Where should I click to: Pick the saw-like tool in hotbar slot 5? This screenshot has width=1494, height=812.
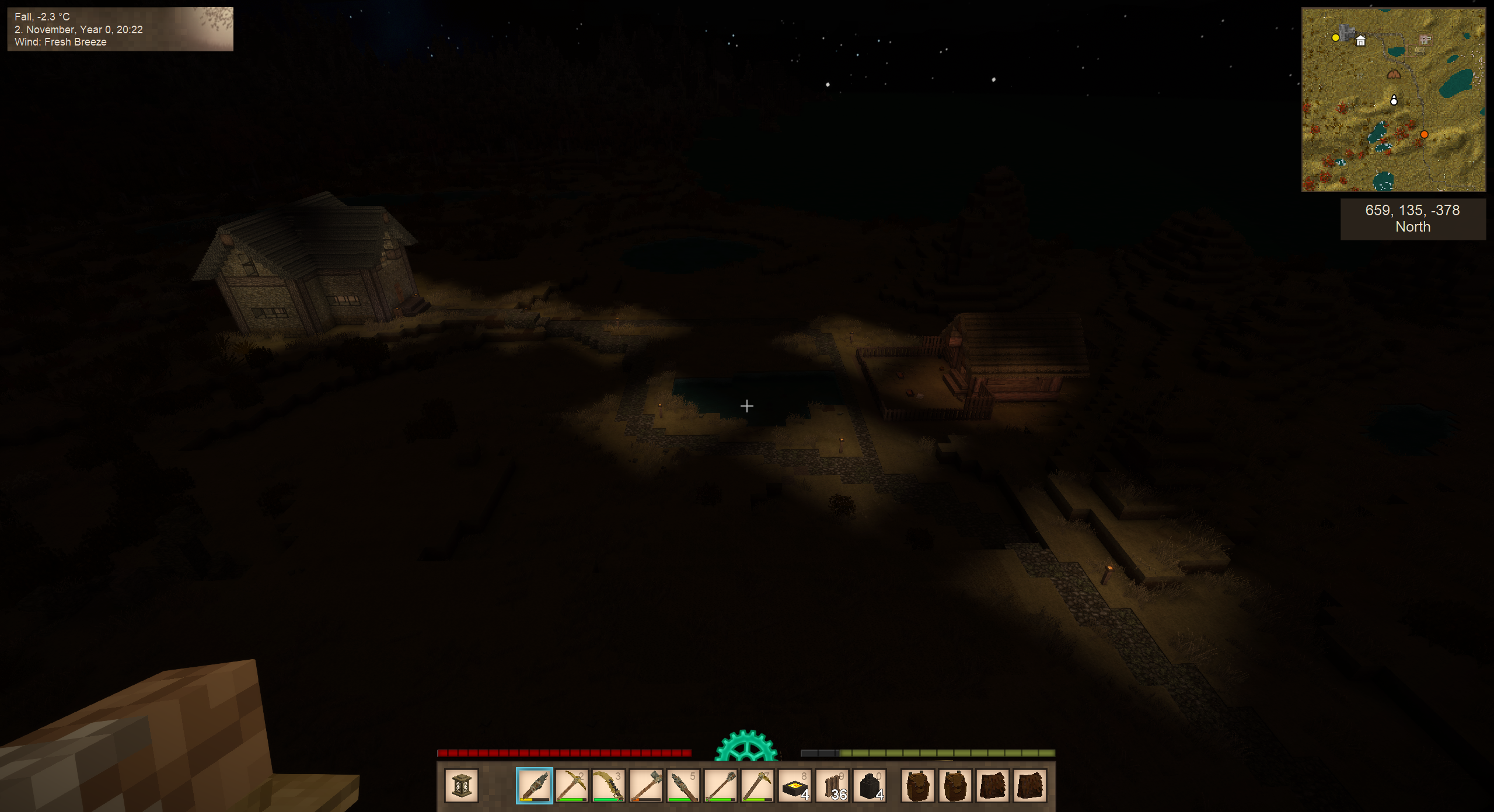(x=683, y=785)
